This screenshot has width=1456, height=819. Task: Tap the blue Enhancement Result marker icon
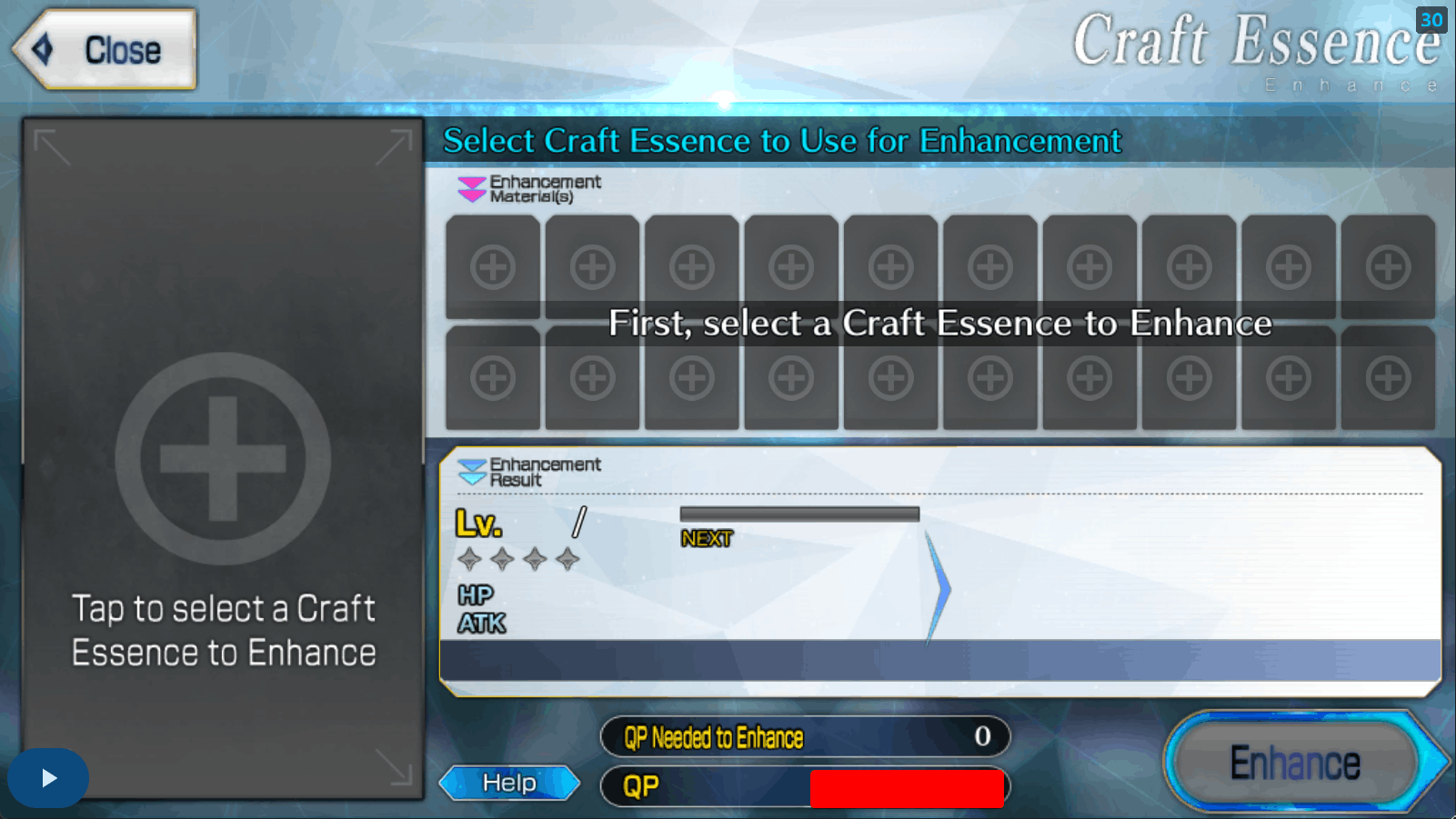[x=473, y=471]
